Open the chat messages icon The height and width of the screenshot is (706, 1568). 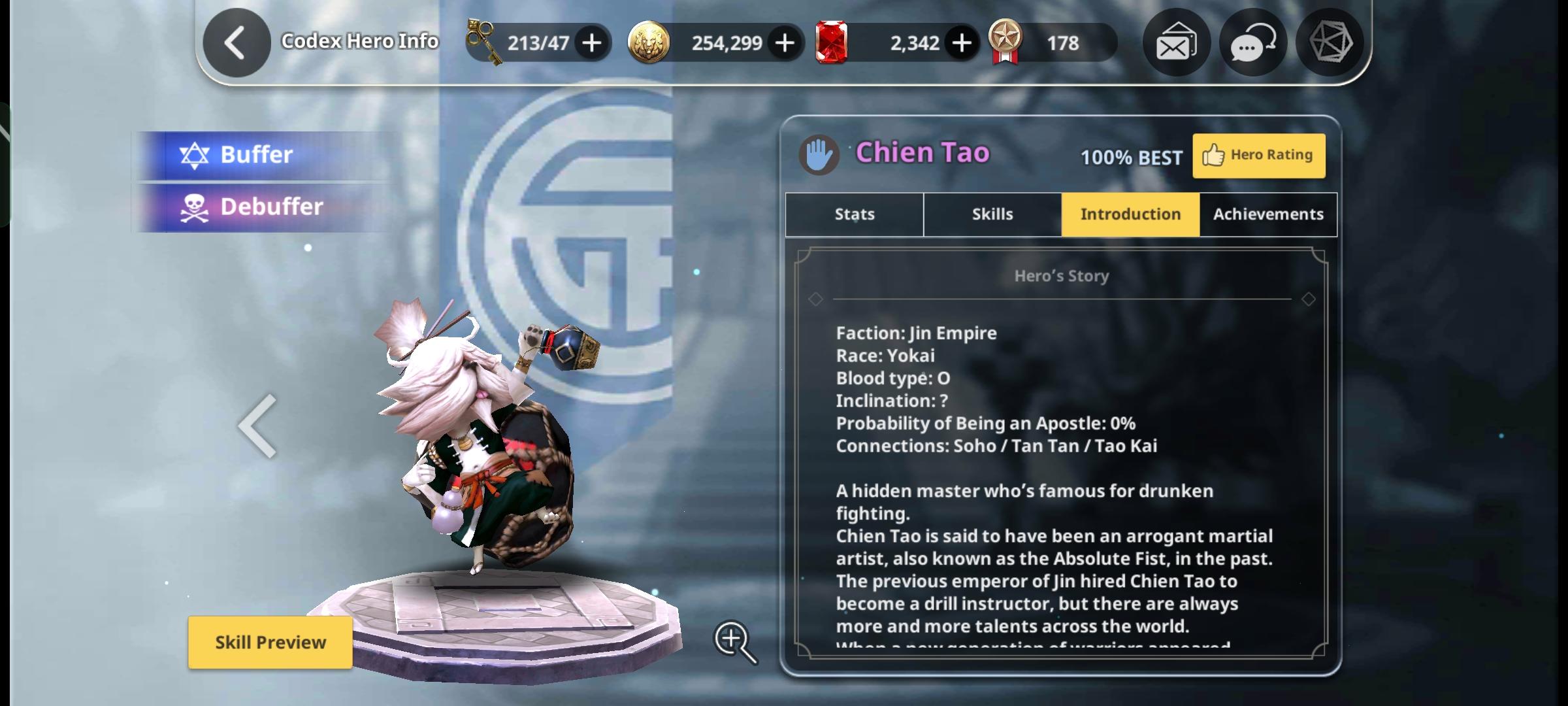(1252, 42)
